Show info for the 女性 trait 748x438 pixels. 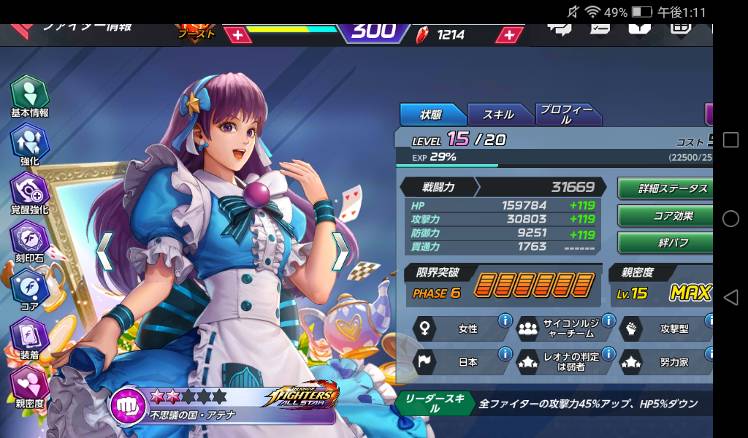pos(505,322)
